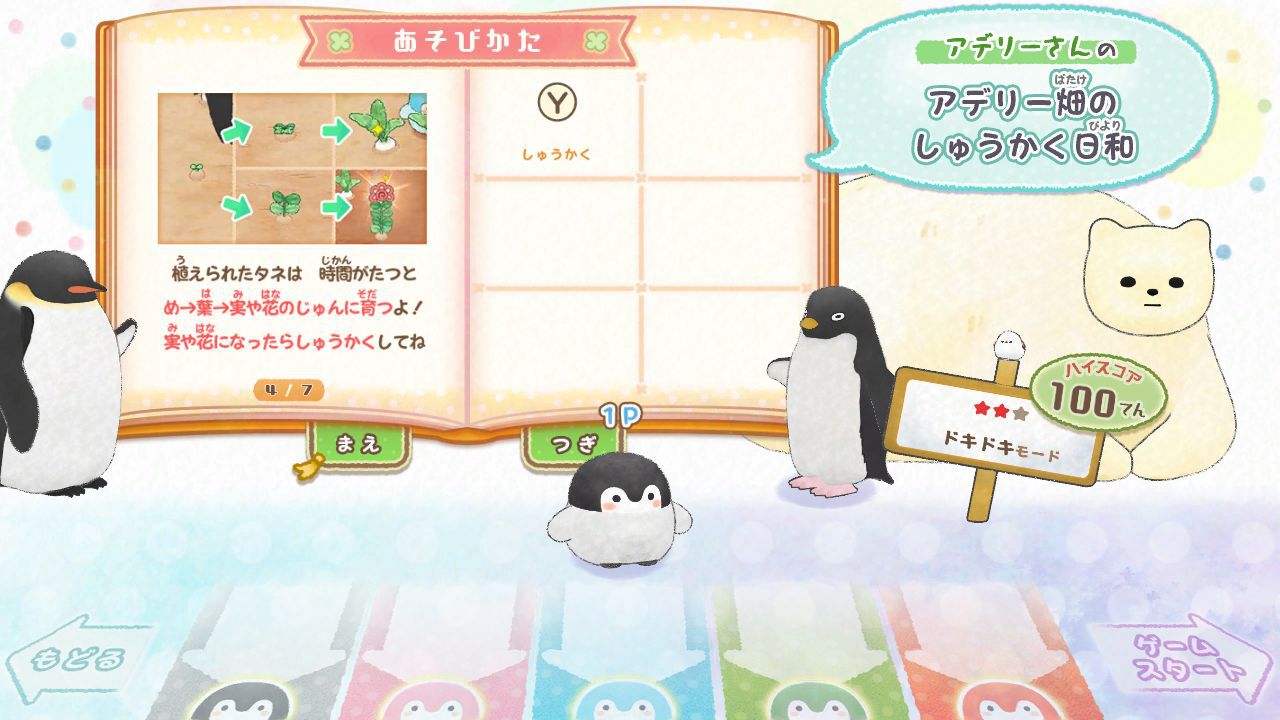This screenshot has height=720, width=1280.
Task: Click the page indicator showing 4/7
Action: [x=287, y=390]
